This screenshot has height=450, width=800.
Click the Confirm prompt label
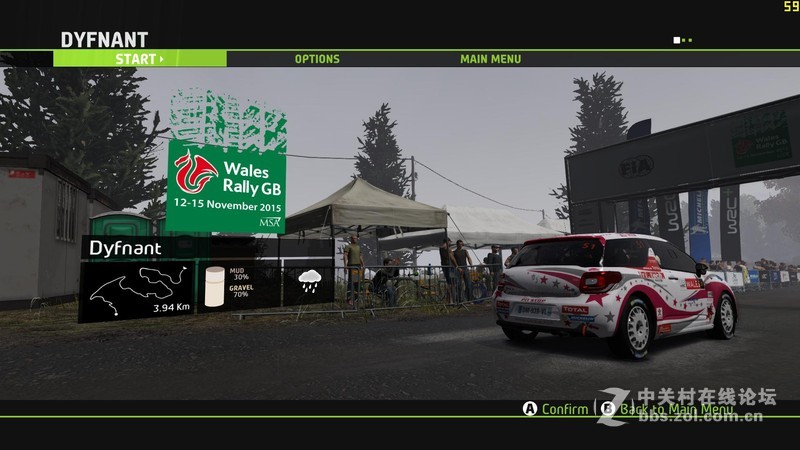coord(564,409)
